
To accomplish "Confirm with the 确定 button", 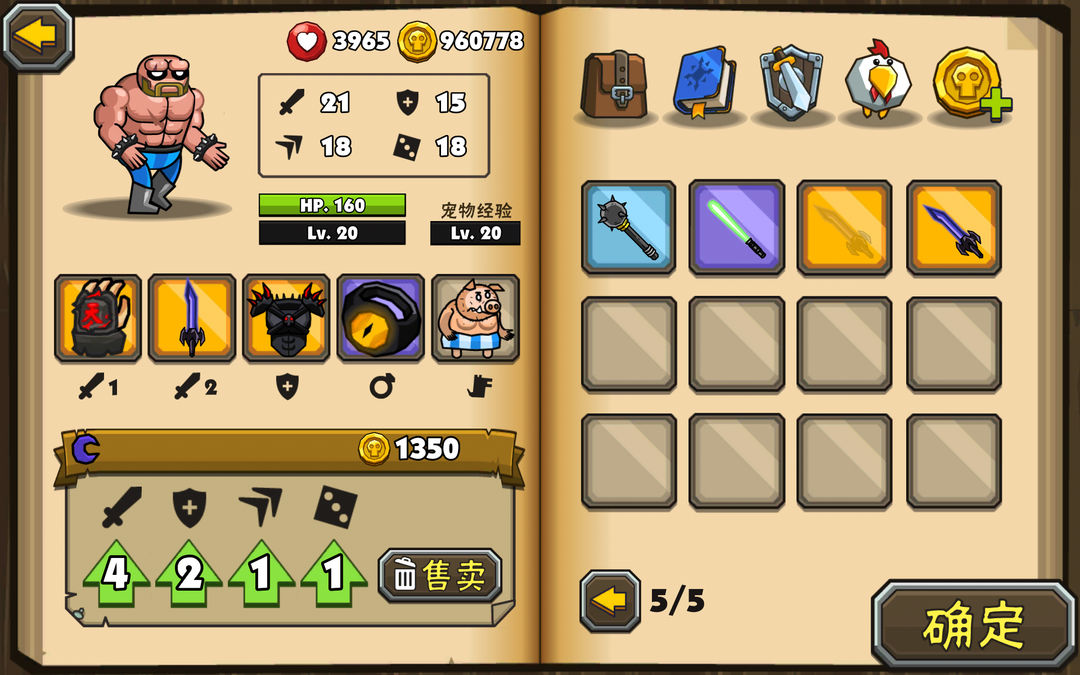I will click(973, 625).
